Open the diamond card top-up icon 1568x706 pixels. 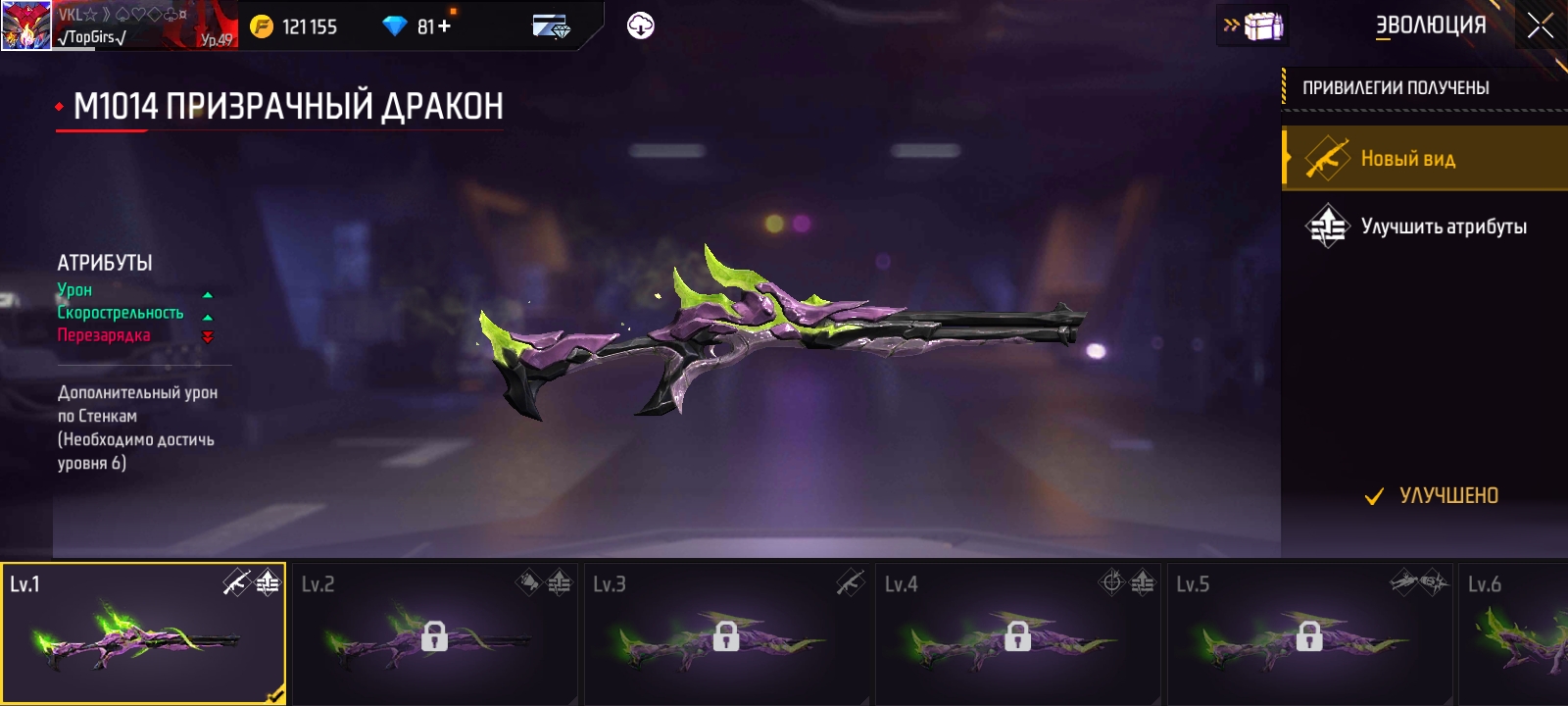coord(551,26)
